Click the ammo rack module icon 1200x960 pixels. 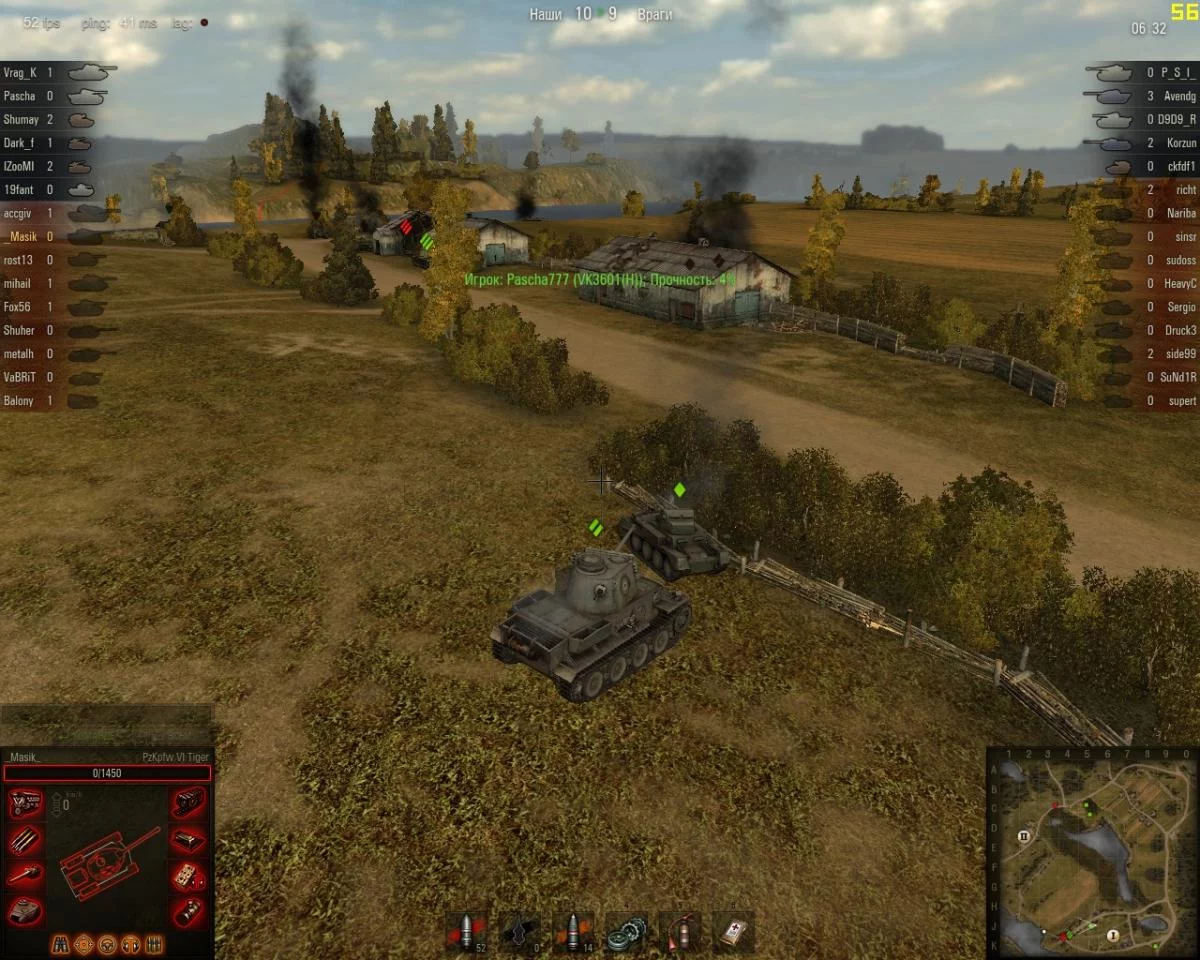[x=25, y=840]
